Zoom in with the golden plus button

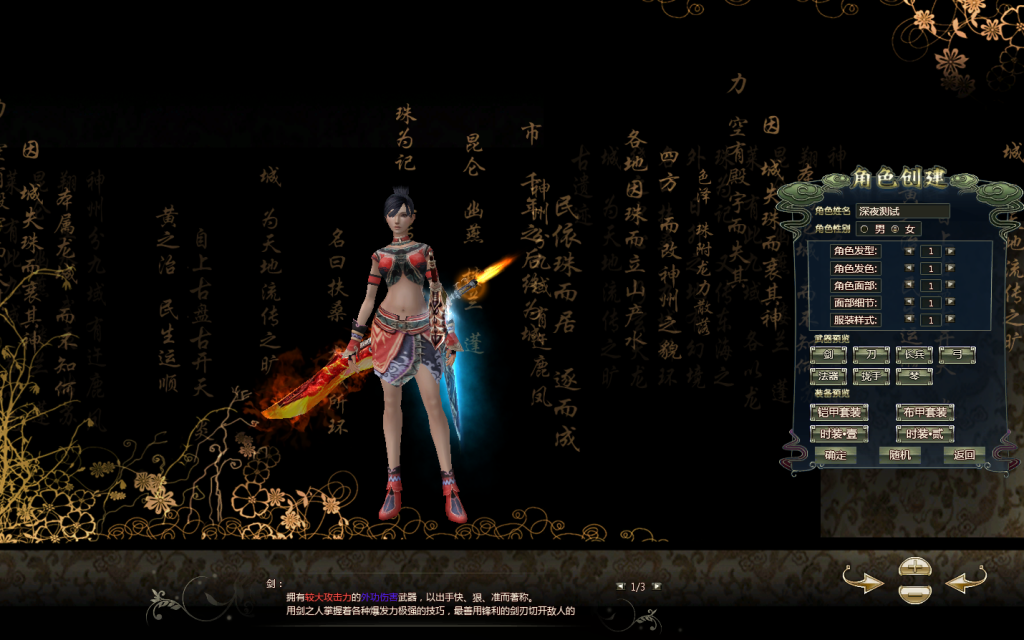pyautogui.click(x=914, y=567)
